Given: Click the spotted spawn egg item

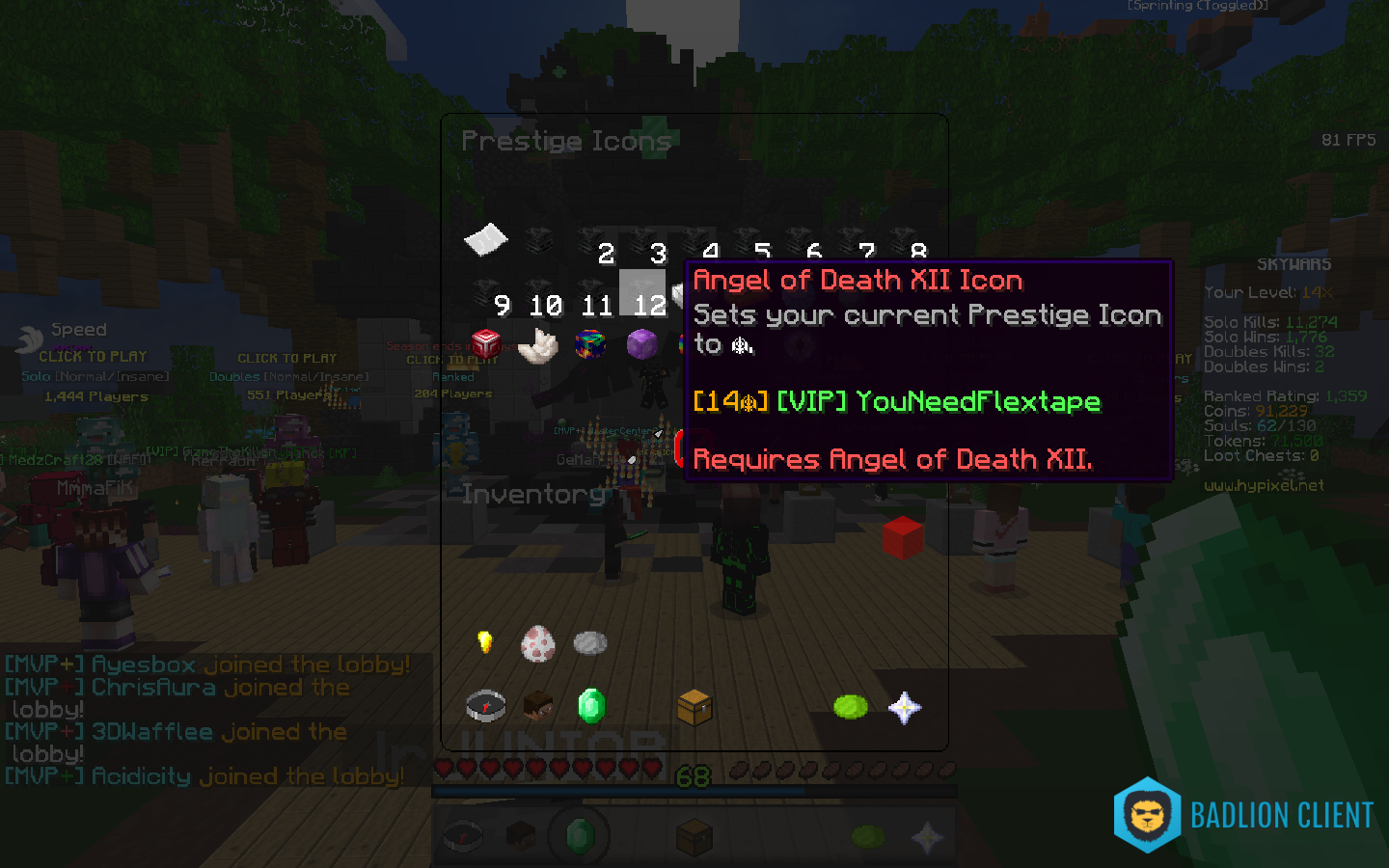Looking at the screenshot, I should pyautogui.click(x=537, y=645).
